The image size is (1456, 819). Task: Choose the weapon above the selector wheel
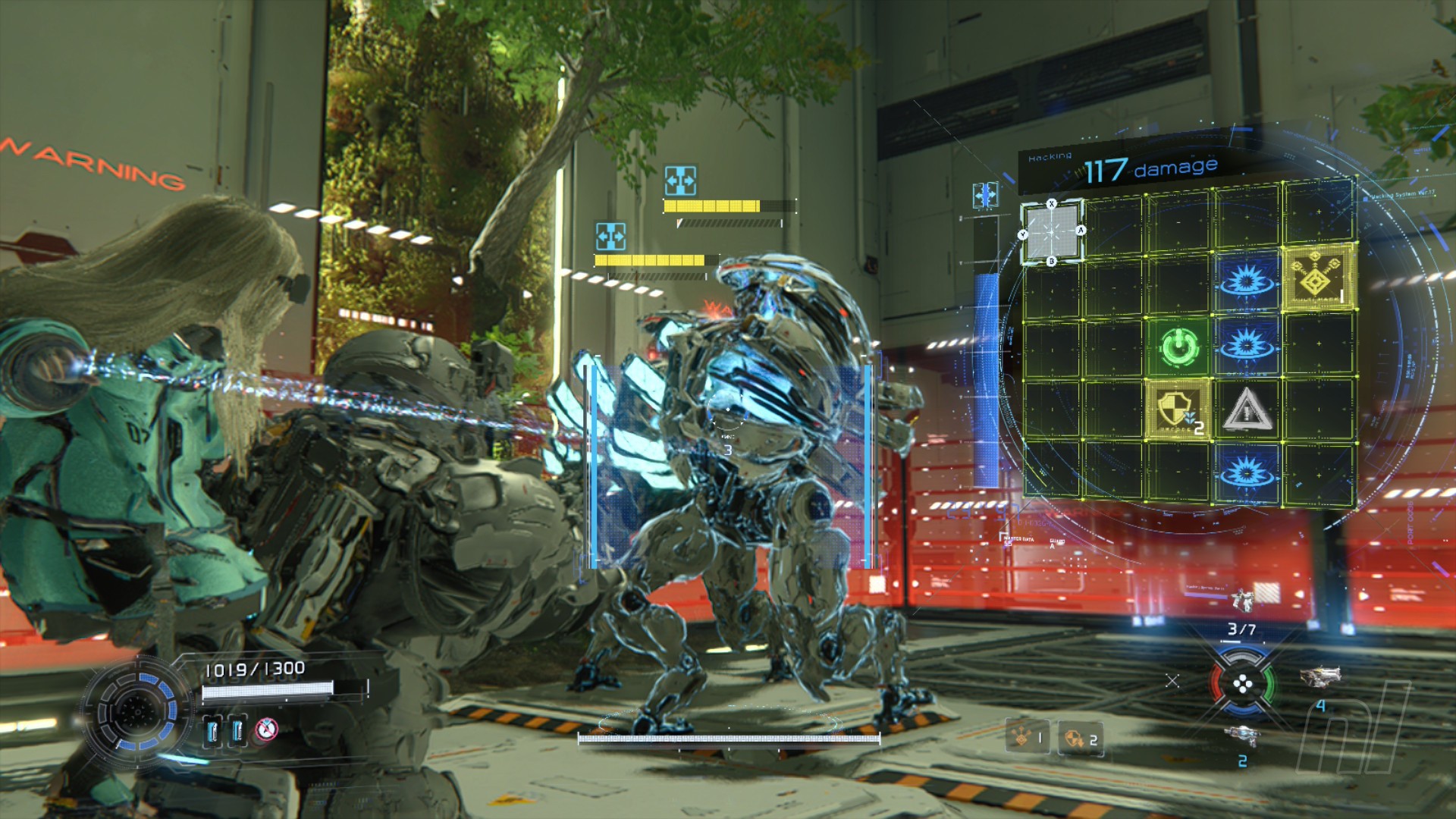(x=1244, y=600)
